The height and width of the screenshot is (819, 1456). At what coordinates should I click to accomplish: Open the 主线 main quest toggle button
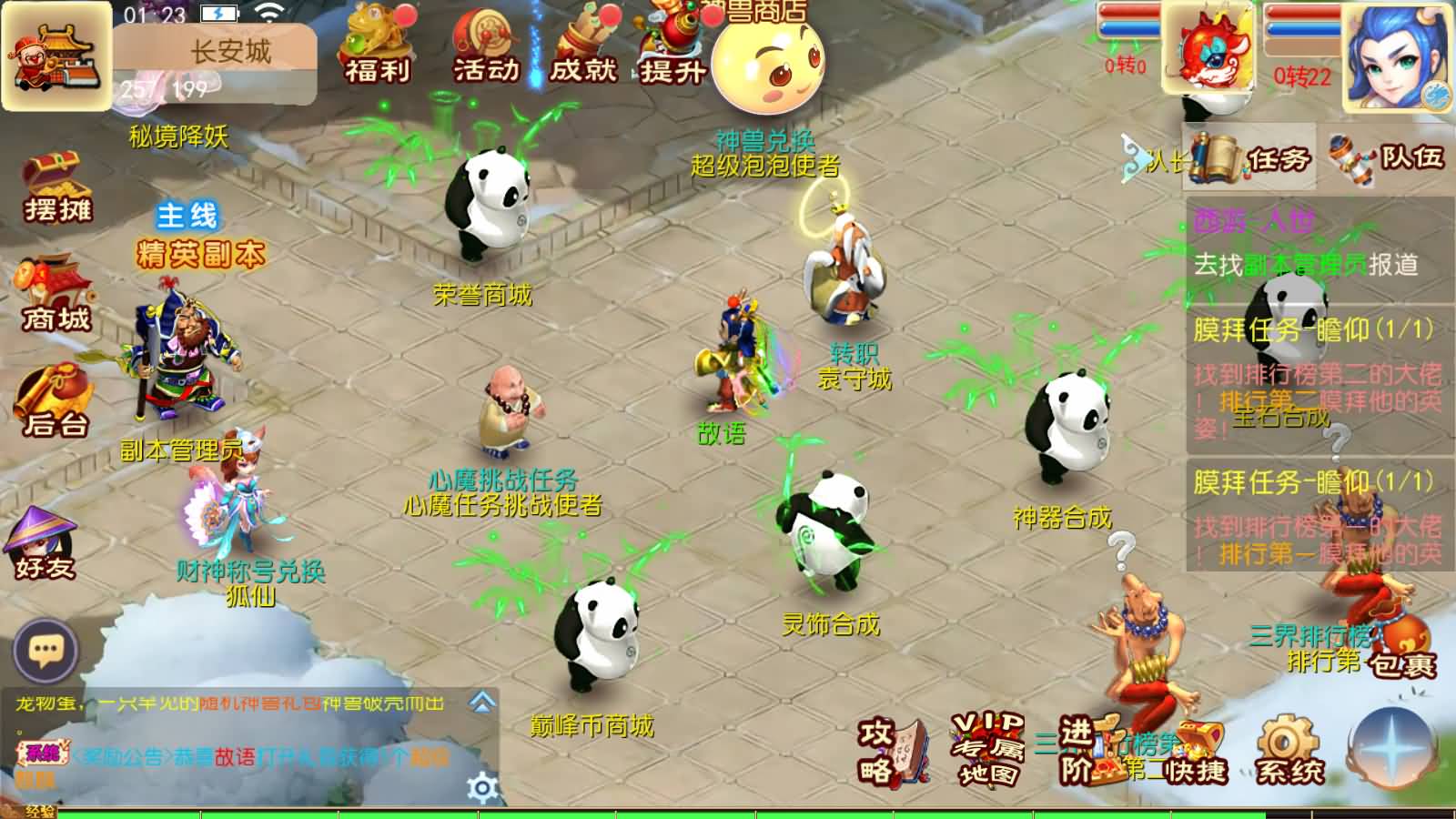point(187,214)
